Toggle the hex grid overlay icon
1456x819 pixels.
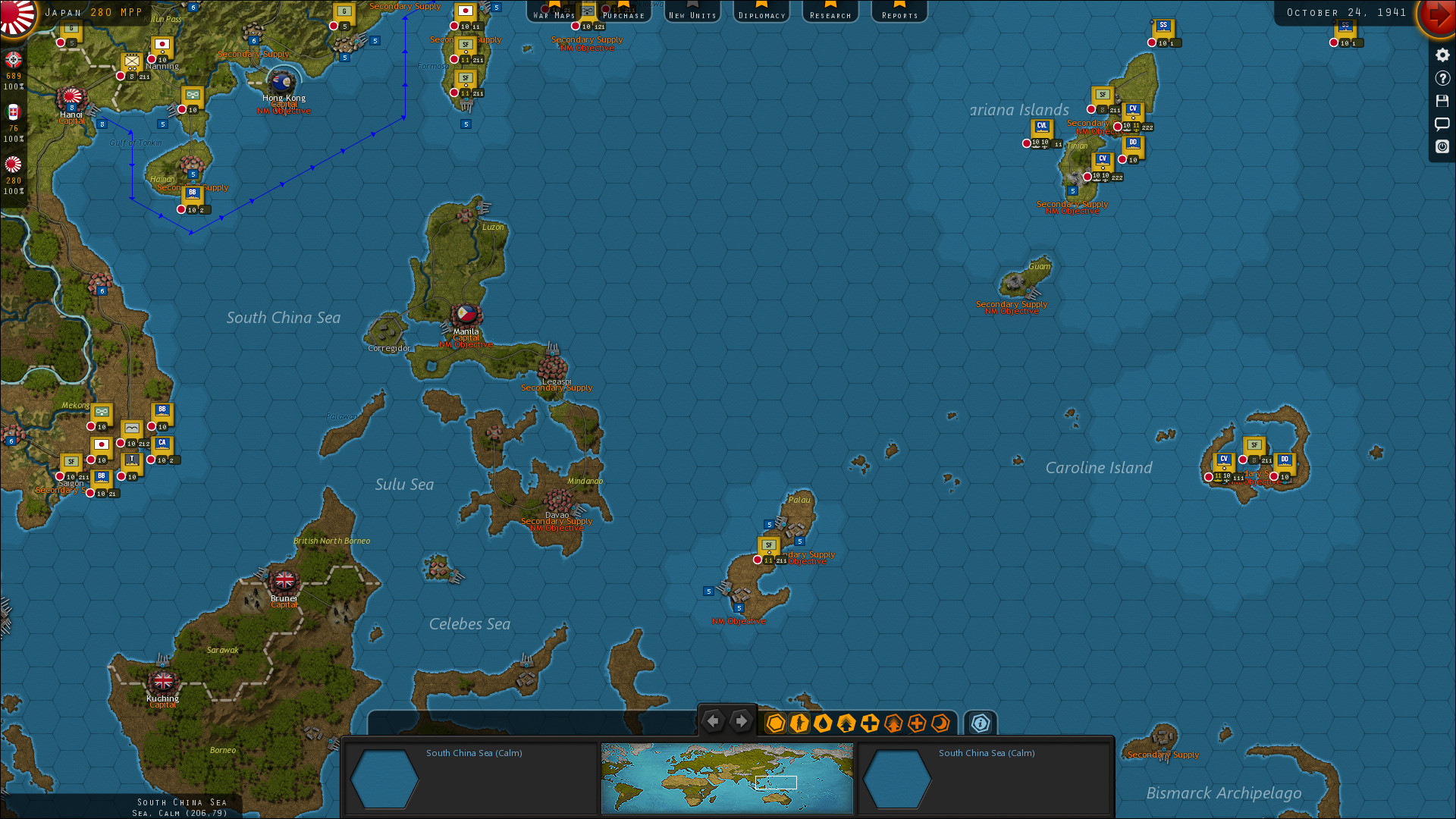click(775, 723)
